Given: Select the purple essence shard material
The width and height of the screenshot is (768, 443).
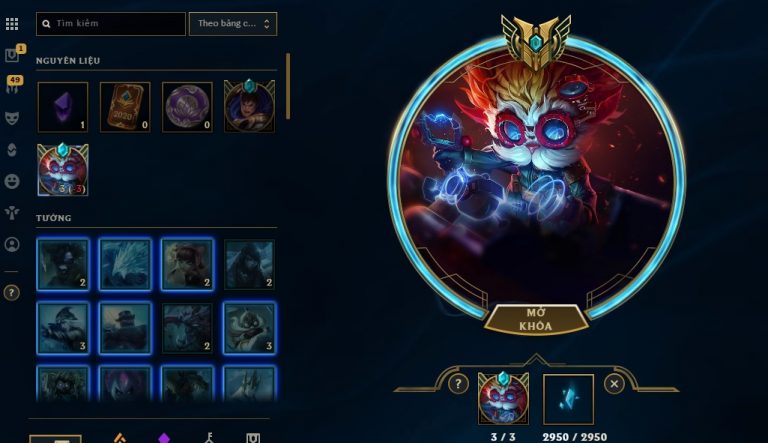Looking at the screenshot, I should click(x=62, y=107).
